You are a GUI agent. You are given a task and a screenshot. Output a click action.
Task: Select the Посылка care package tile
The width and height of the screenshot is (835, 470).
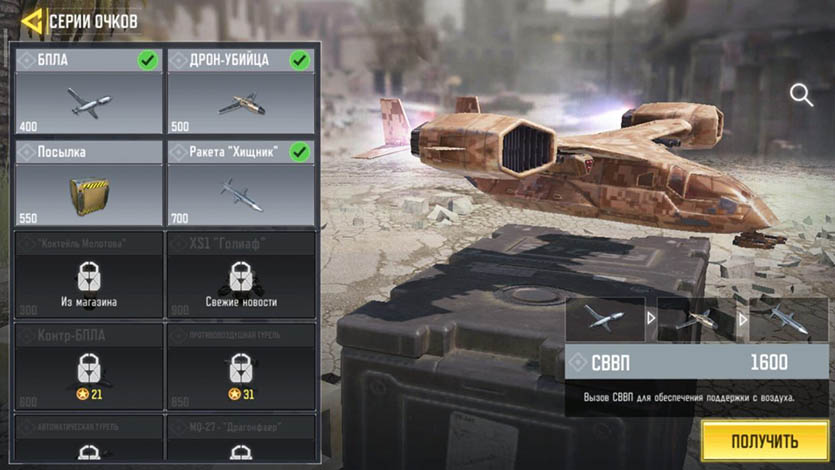[x=87, y=184]
